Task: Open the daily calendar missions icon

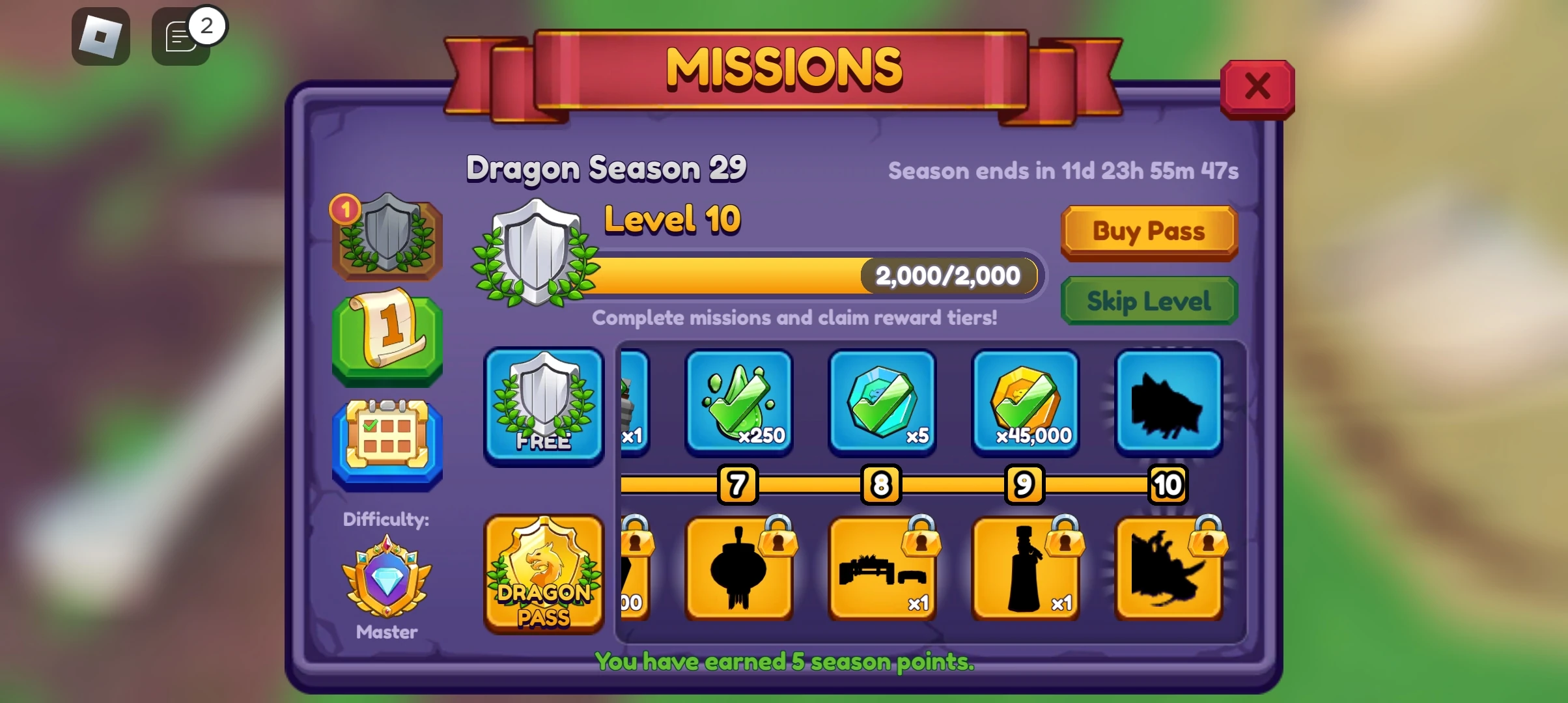Action: click(385, 441)
